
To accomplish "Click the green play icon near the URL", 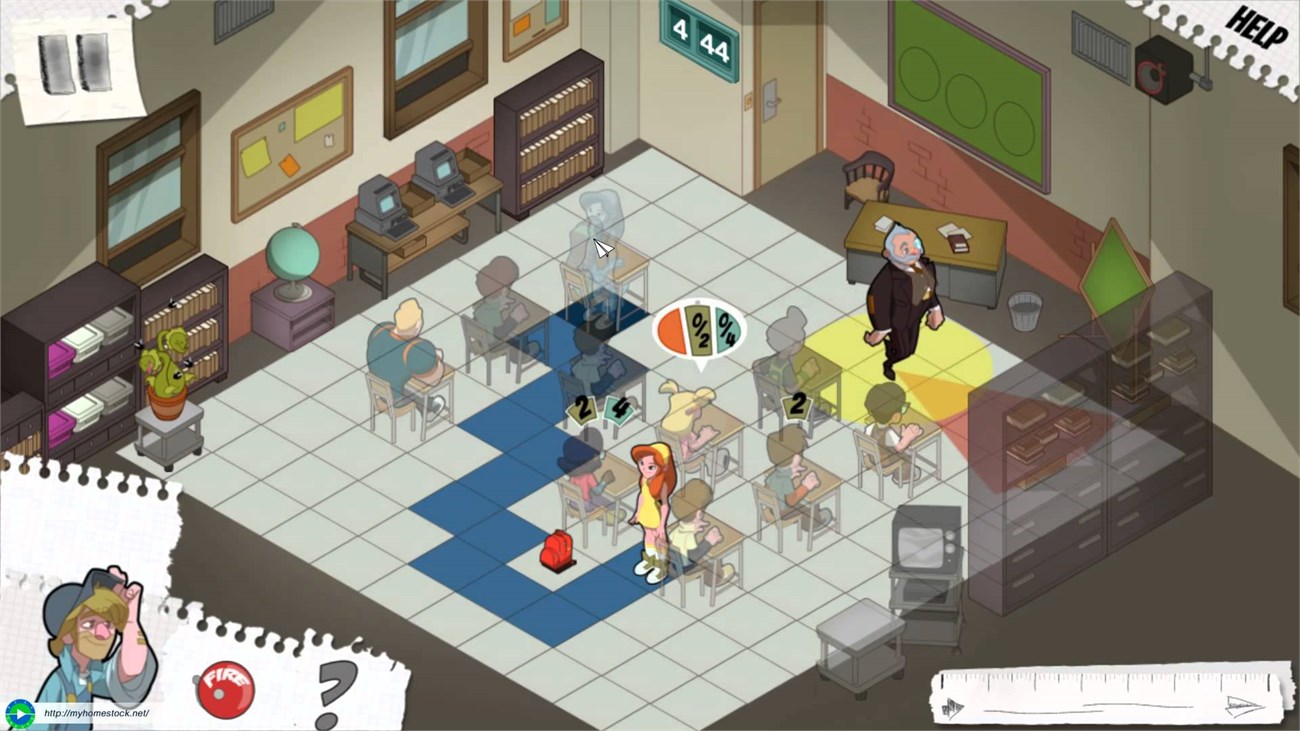I will [18, 715].
